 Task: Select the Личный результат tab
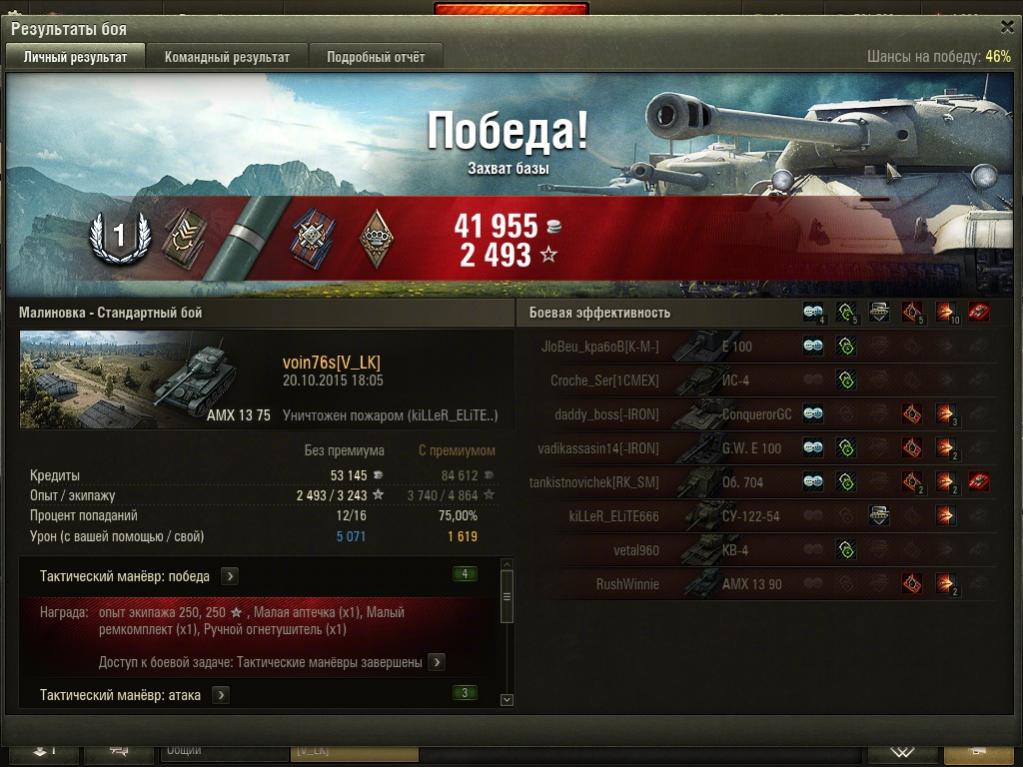click(75, 57)
